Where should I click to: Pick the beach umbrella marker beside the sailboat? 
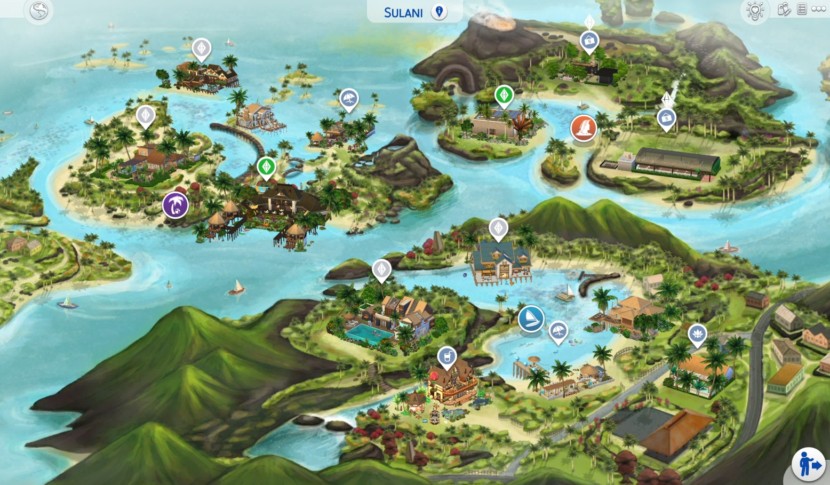click(559, 331)
